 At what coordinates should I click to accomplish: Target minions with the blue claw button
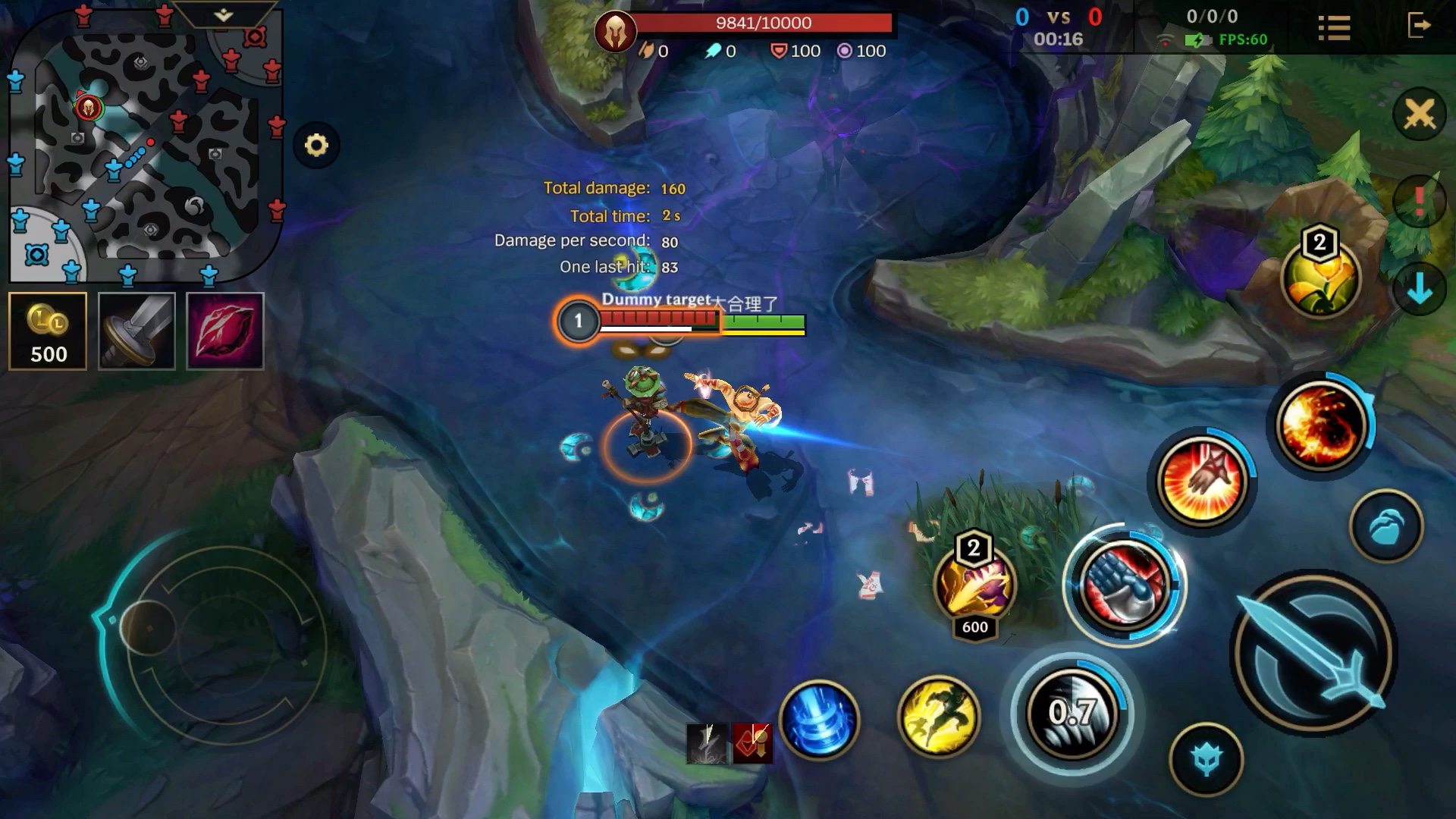[1387, 526]
